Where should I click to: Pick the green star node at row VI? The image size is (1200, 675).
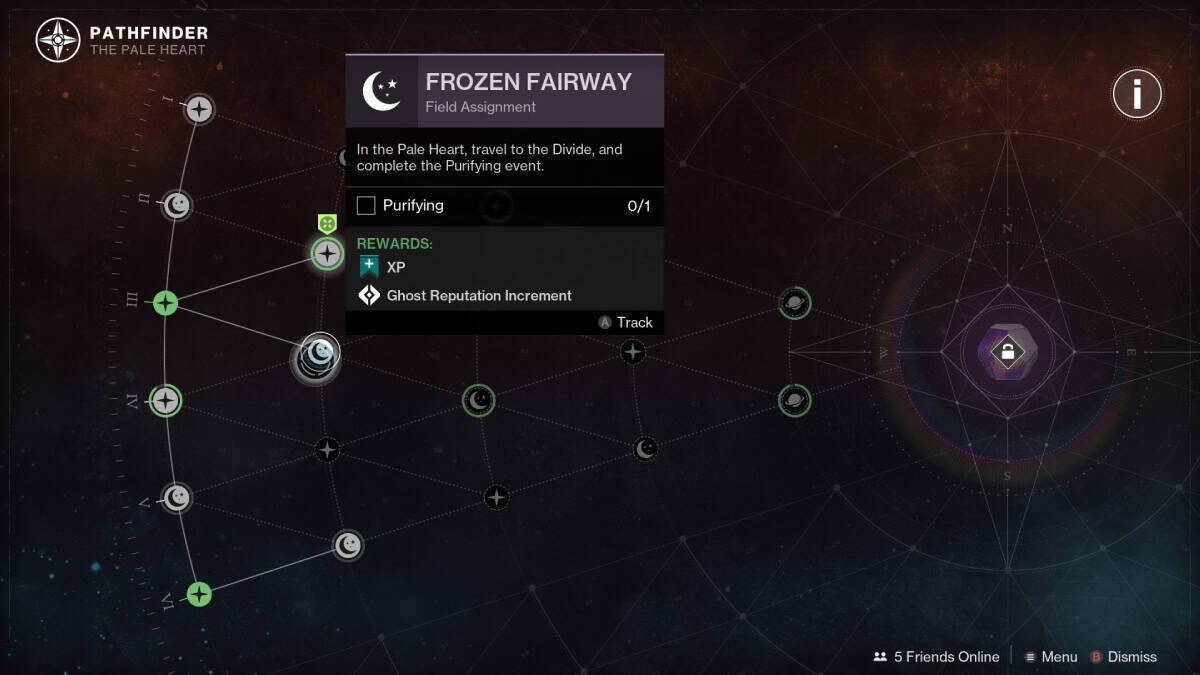[200, 594]
